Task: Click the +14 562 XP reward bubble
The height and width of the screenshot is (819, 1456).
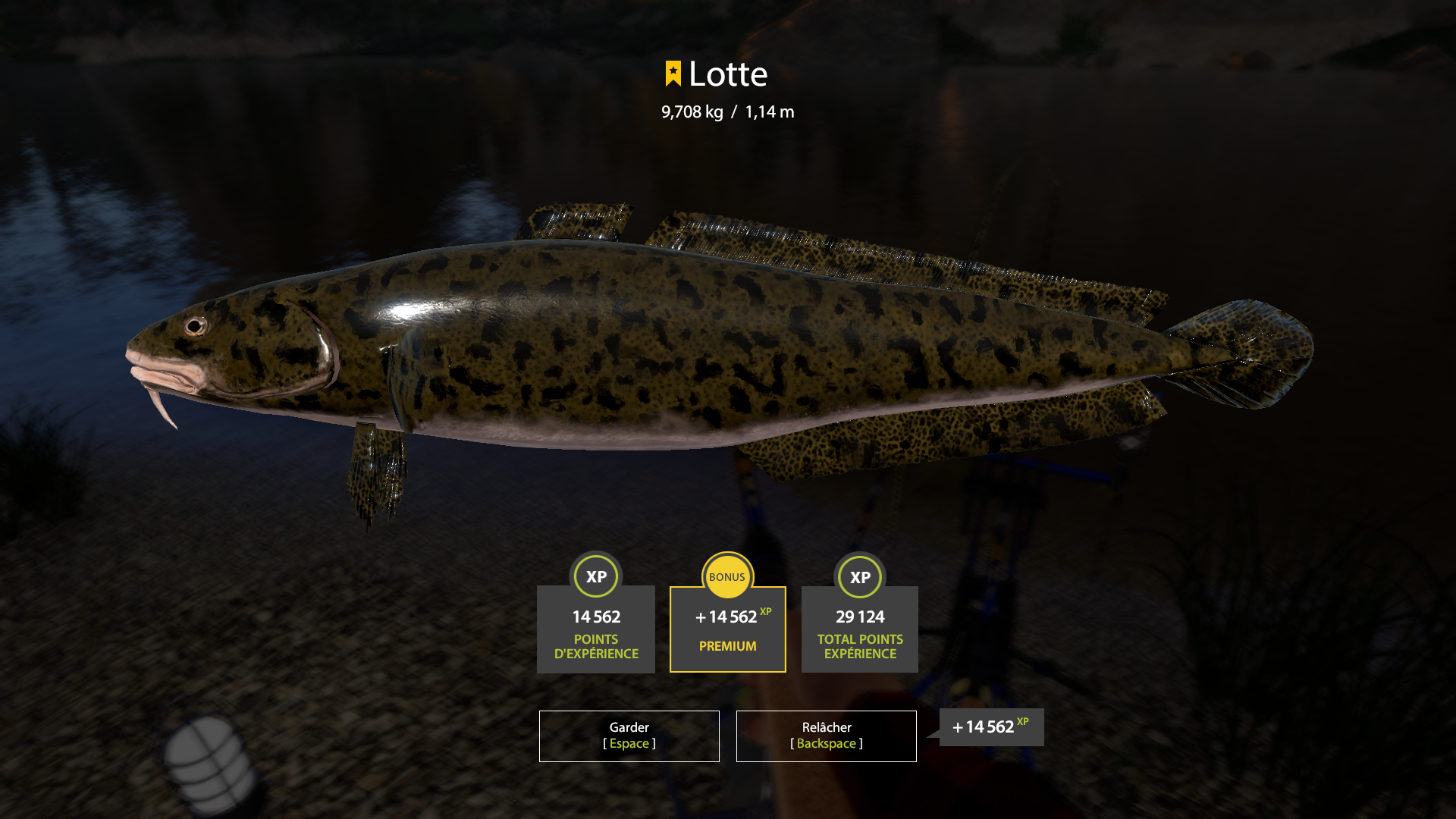Action: [990, 727]
